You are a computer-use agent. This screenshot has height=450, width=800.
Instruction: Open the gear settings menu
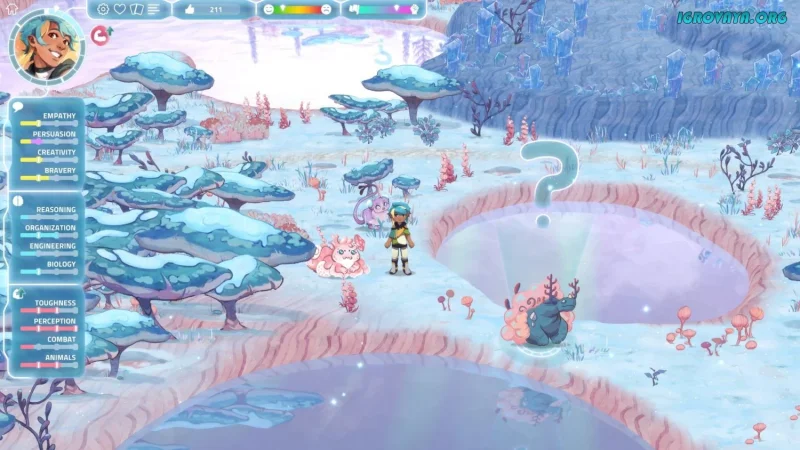[x=104, y=9]
